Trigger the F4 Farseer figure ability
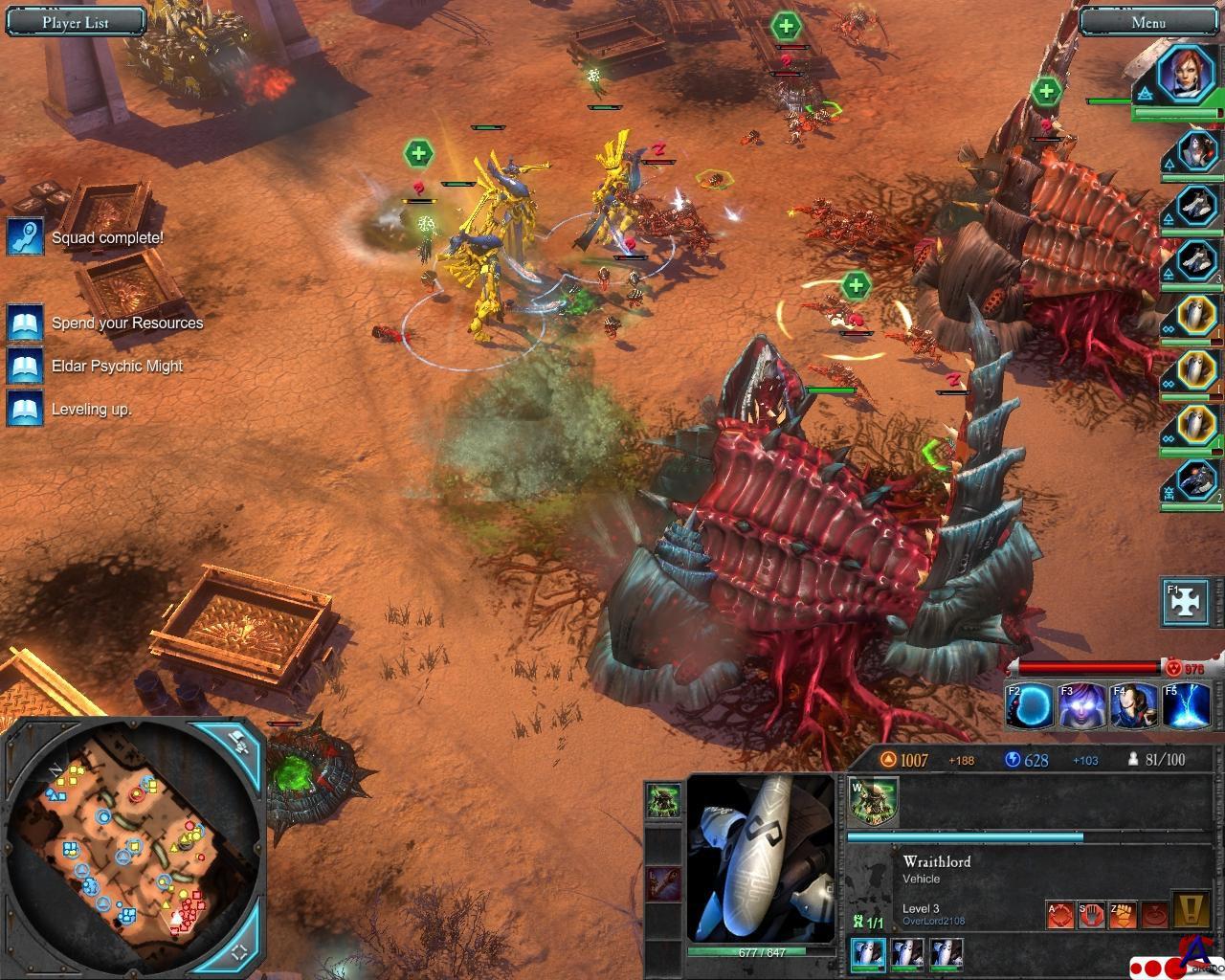The image size is (1225, 980). click(1133, 705)
